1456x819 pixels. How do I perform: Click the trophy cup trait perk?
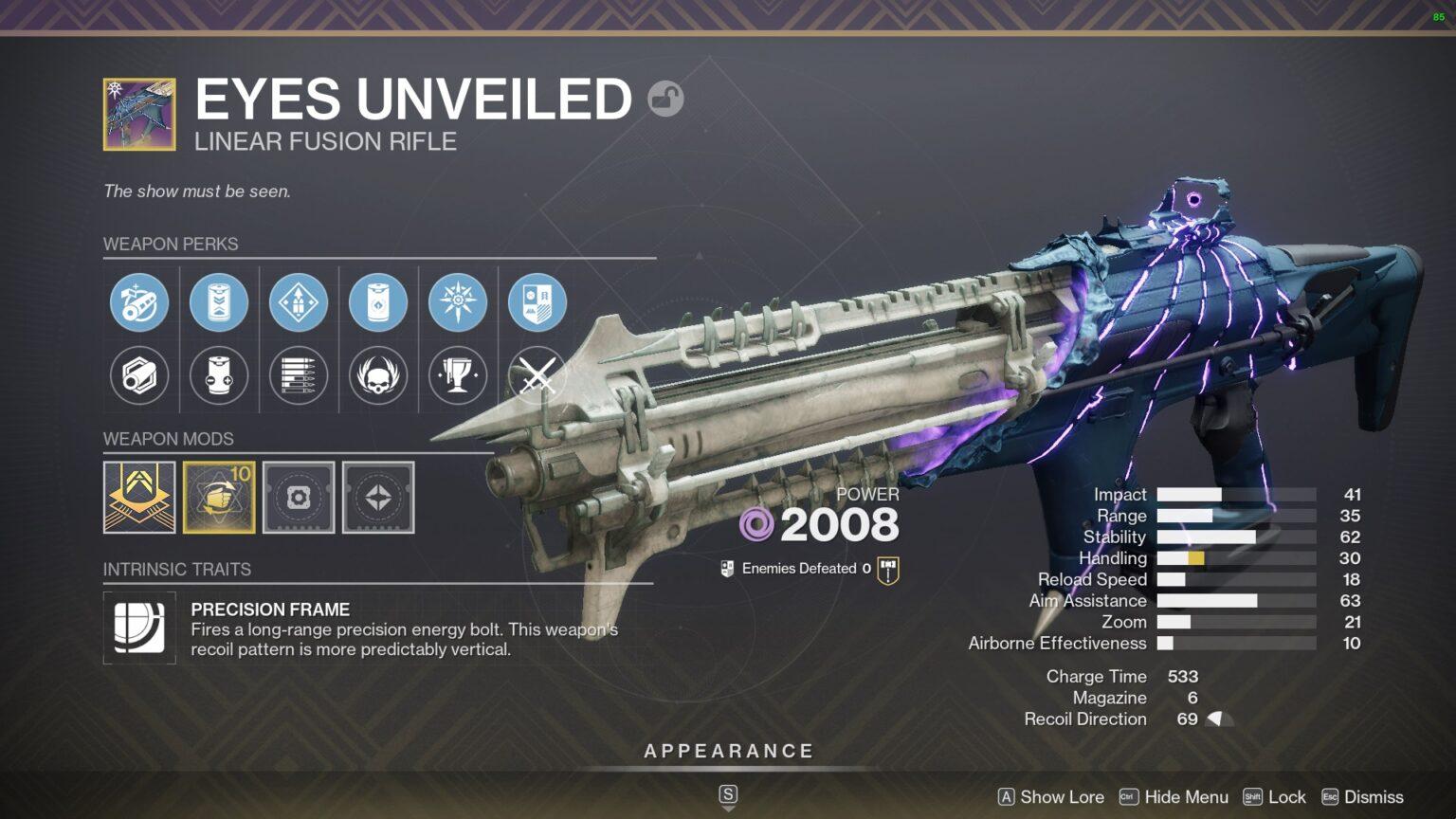458,376
